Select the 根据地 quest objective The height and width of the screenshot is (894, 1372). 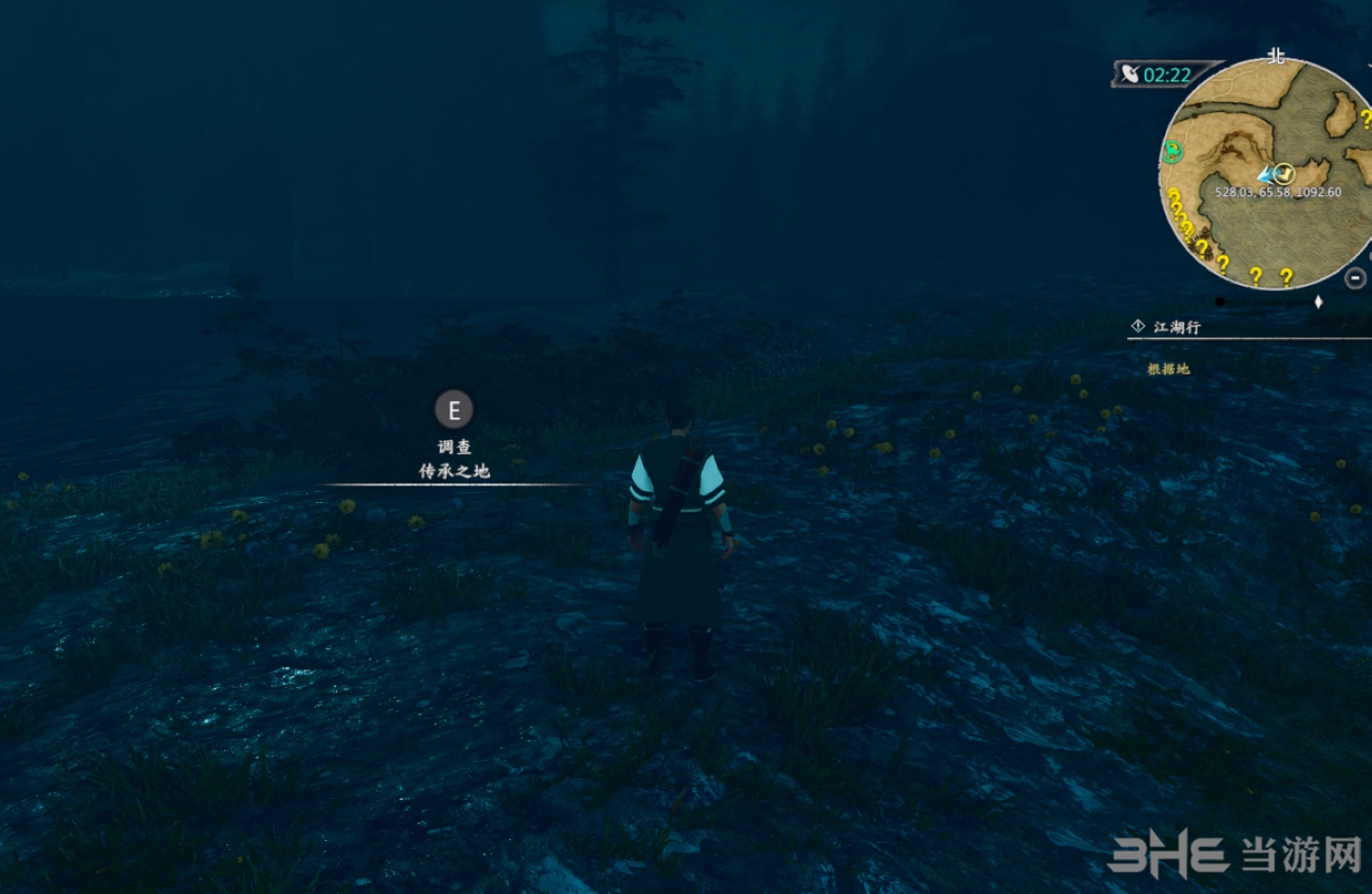click(x=1168, y=370)
